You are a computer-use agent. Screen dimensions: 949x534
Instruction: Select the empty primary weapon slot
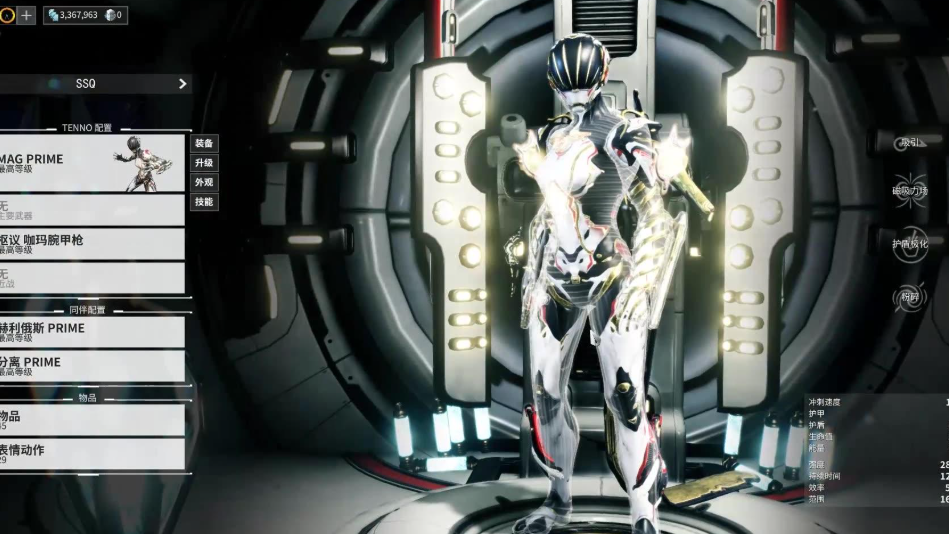[x=92, y=210]
